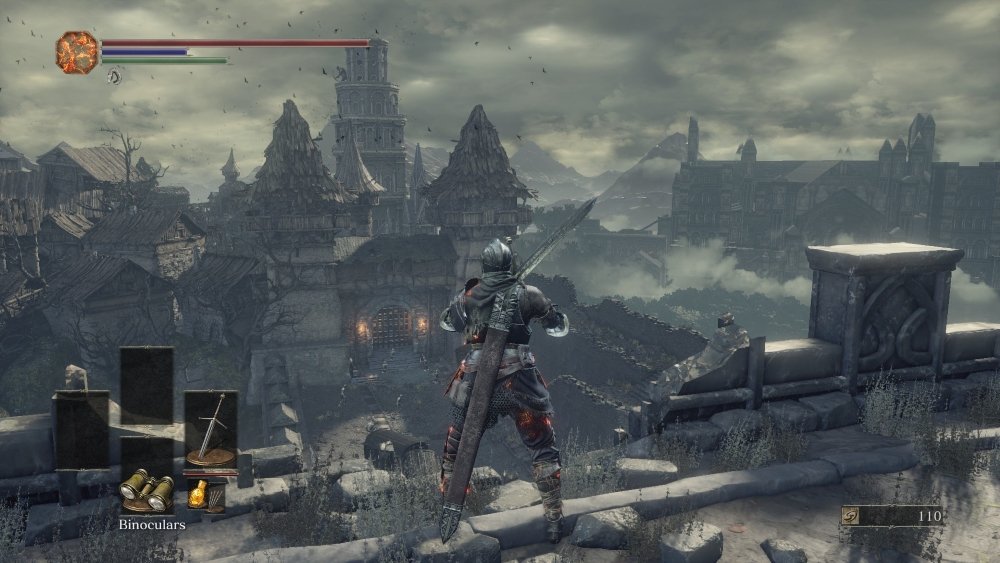Viewport: 1000px width, 563px height.
Task: Click the small firebomb and throwing knives slot
Action: [x=207, y=494]
